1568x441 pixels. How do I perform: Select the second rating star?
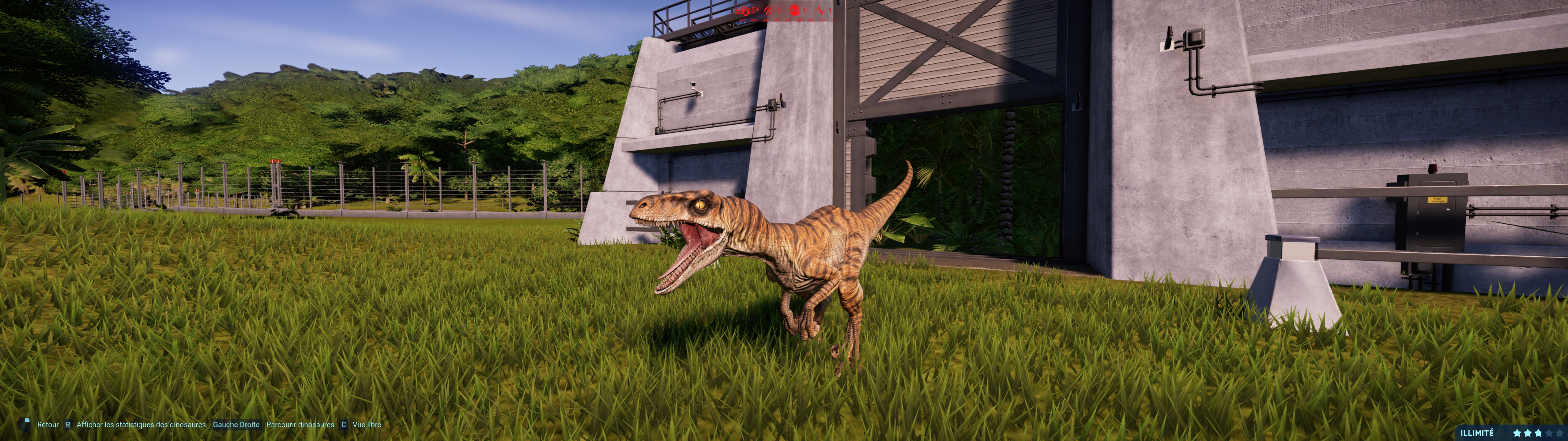[x=1528, y=433]
